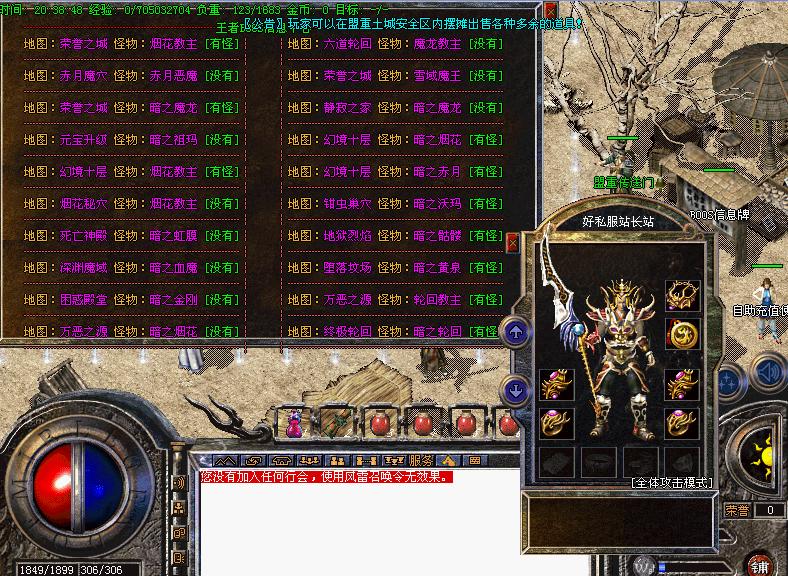Click the down arrow beside the equipment panel
788x576 pixels.
(516, 390)
